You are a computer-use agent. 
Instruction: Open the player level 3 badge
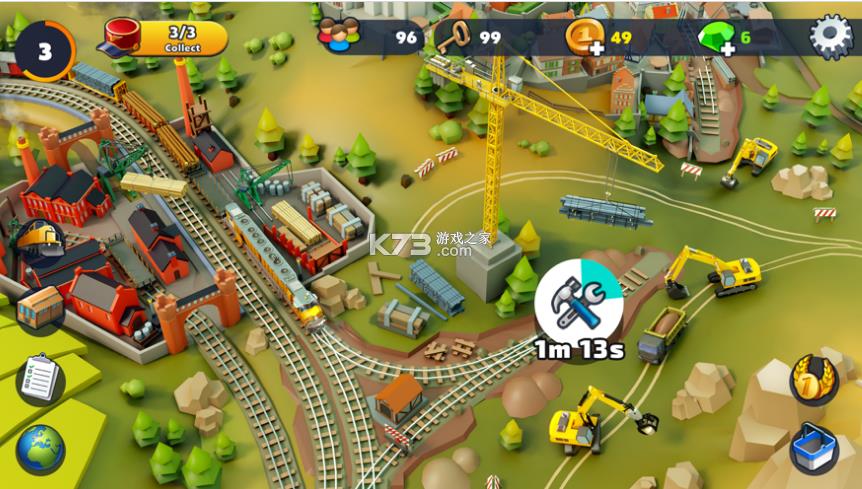point(44,51)
